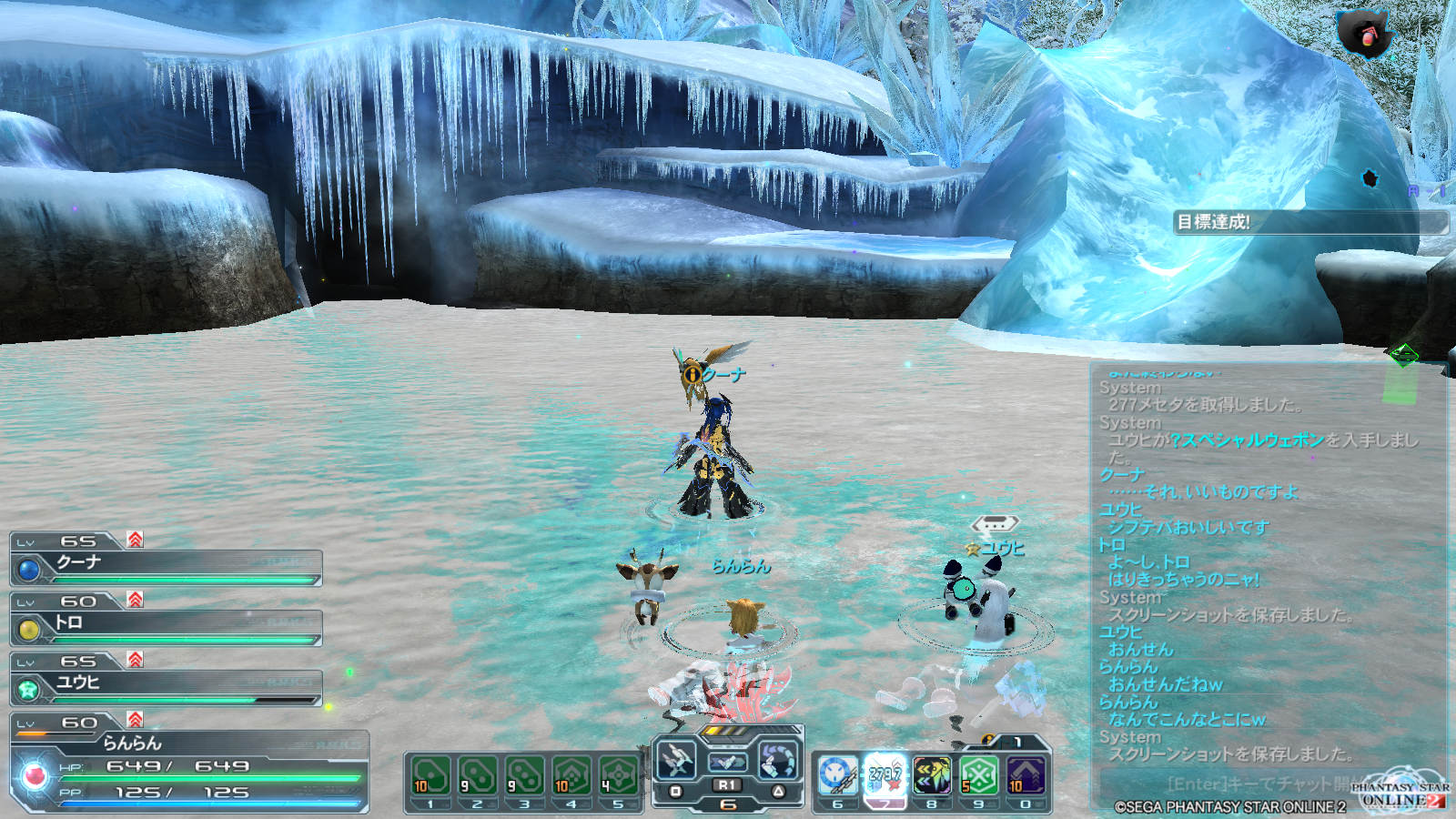Use the green crosshair item, slot 5
Image resolution: width=1456 pixels, height=819 pixels.
(x=618, y=775)
